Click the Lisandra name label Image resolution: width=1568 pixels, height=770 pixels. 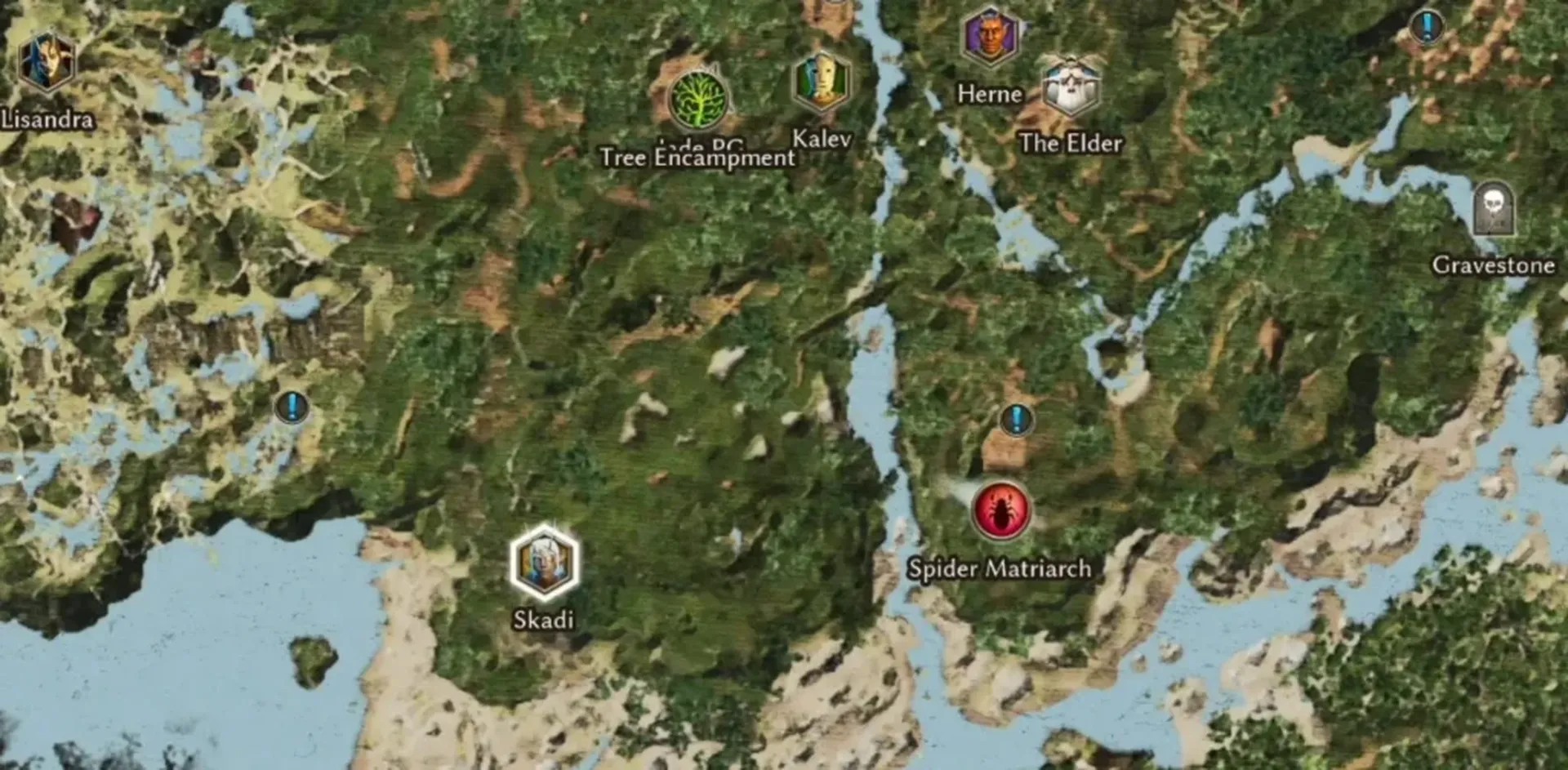point(47,121)
